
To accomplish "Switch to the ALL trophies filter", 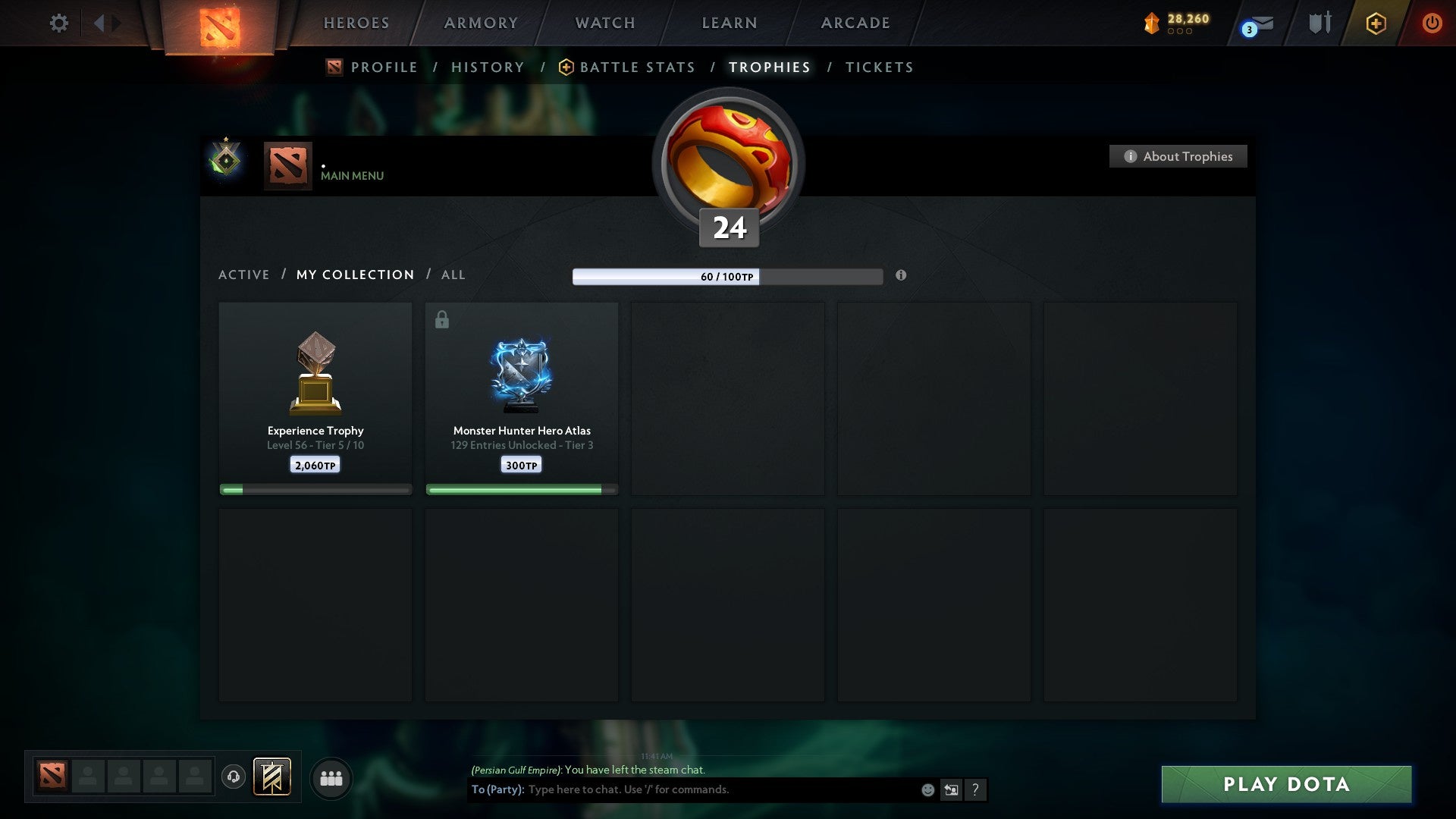I will click(453, 275).
